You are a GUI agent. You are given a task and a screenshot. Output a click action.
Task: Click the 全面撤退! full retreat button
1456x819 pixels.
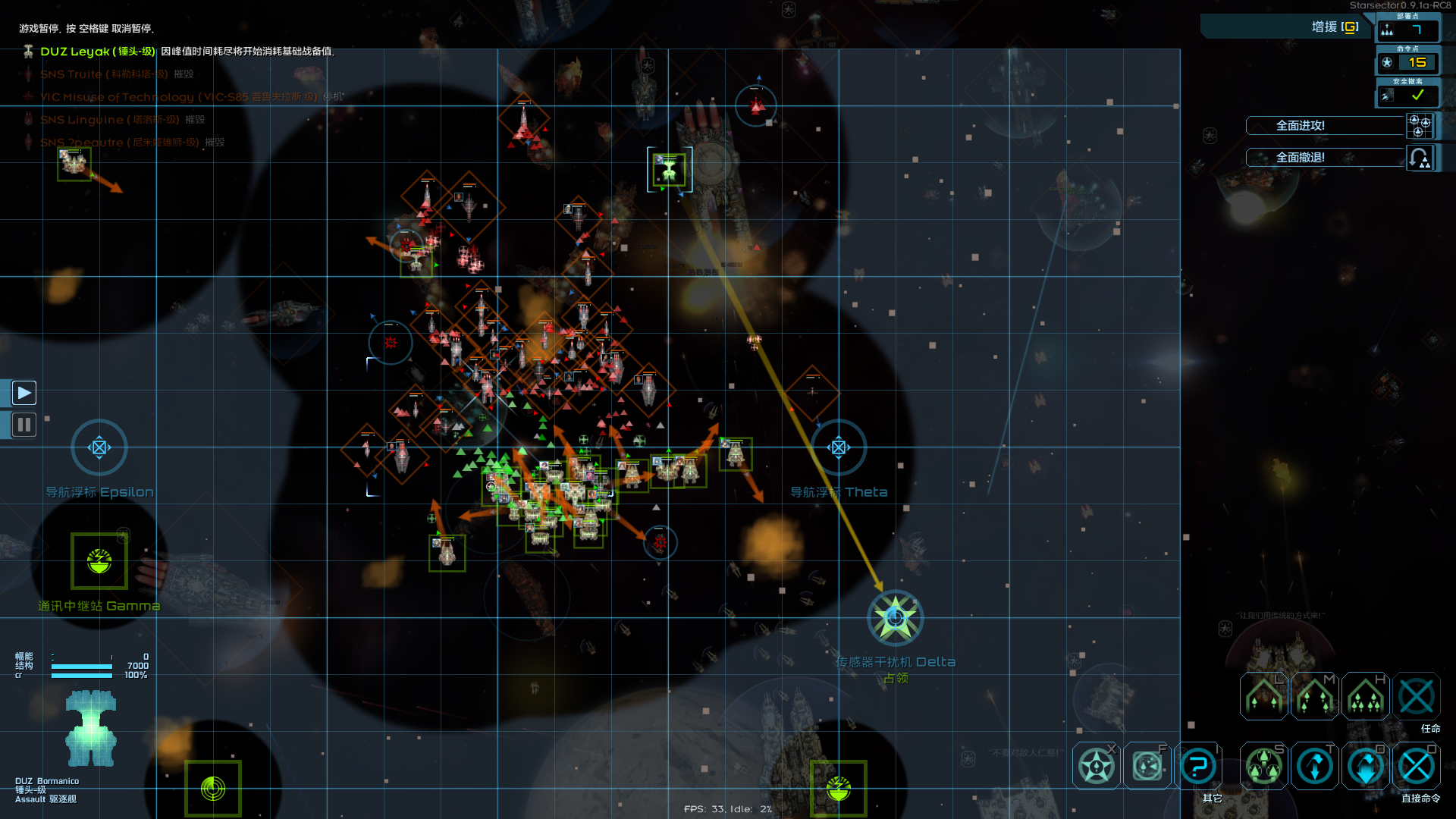click(1324, 158)
